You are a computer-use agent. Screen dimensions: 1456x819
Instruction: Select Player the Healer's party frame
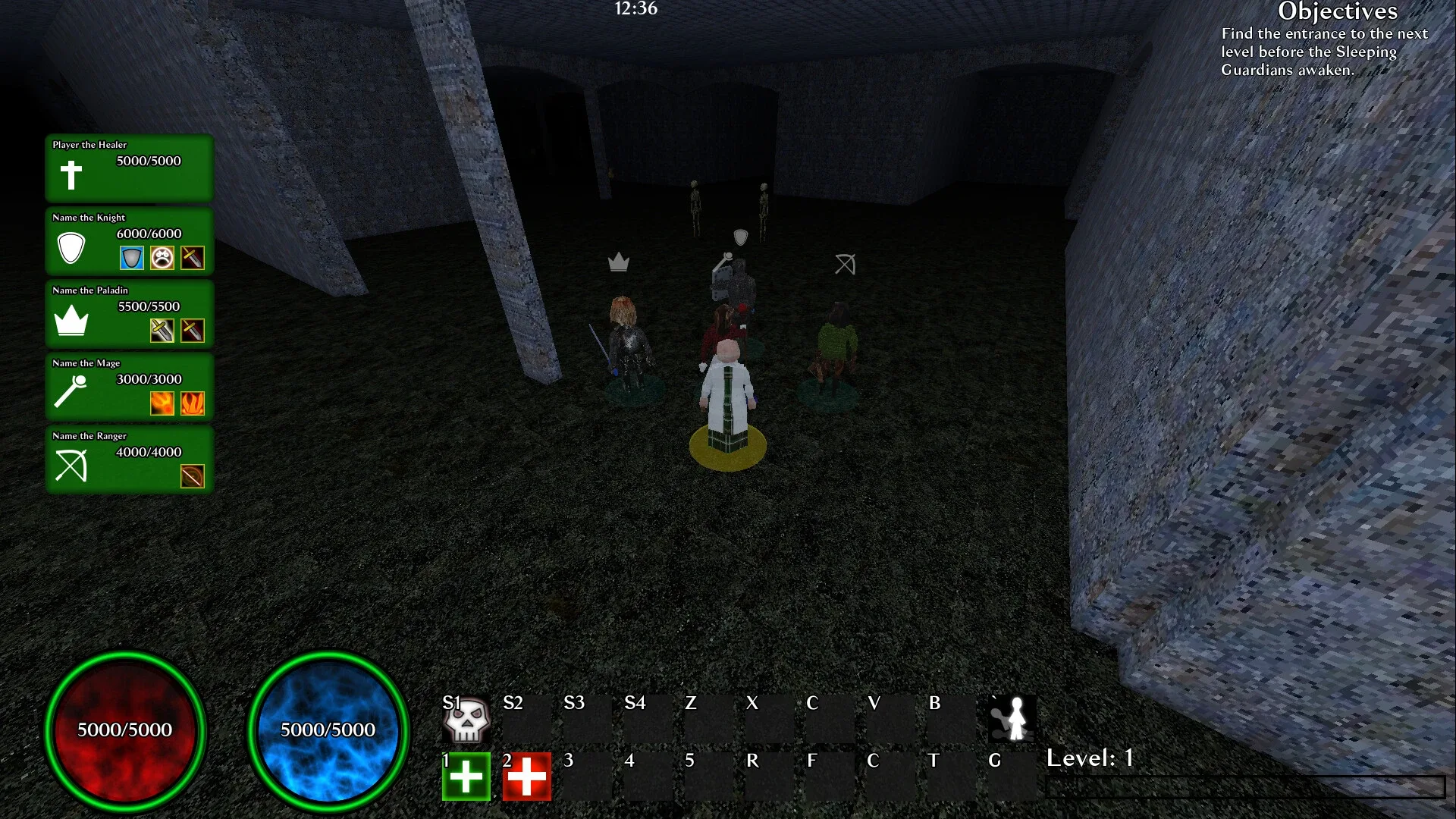(127, 168)
